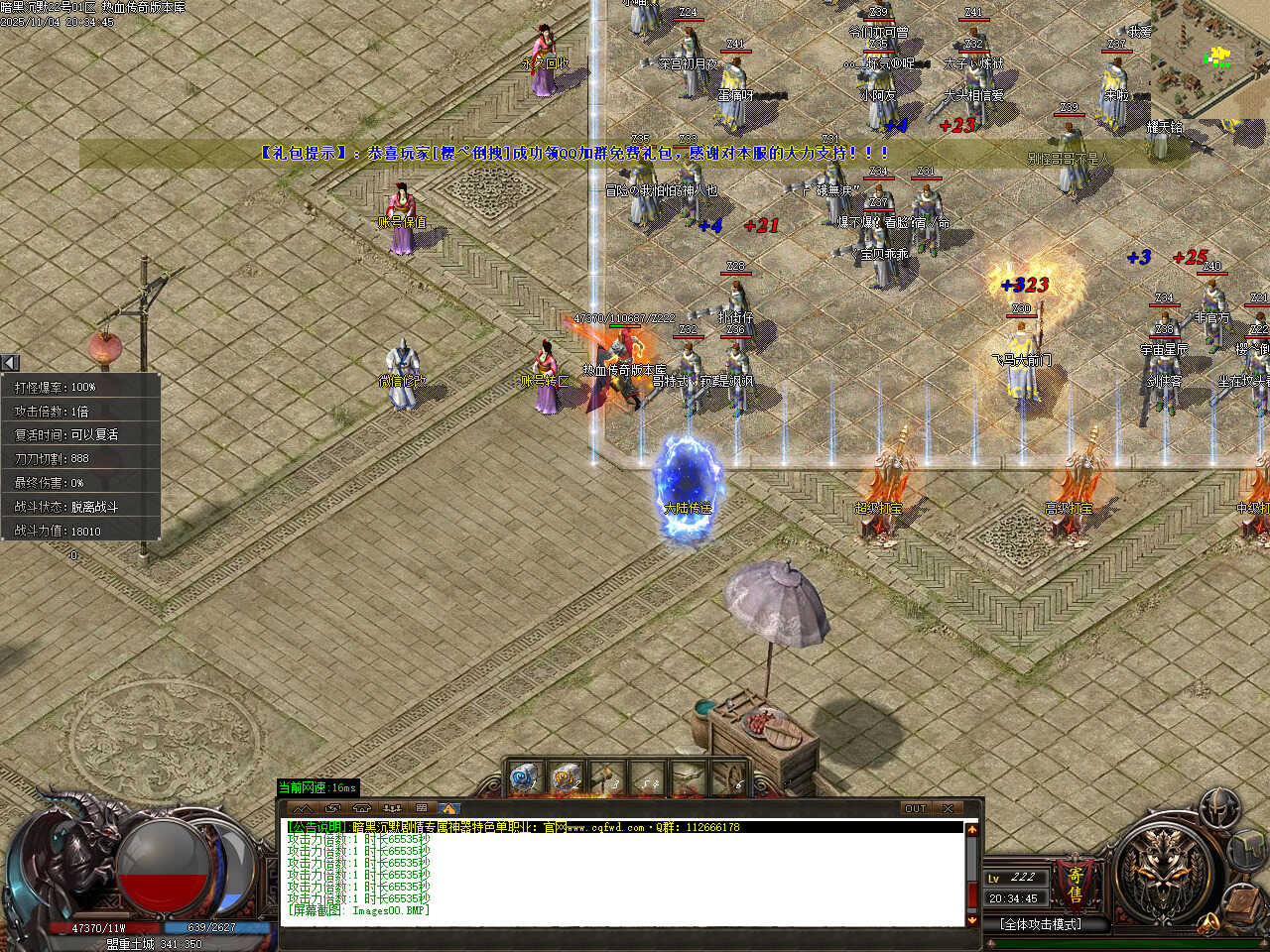The width and height of the screenshot is (1270, 952).
Task: Click the golden horn speaker icon
Action: point(1208,923)
